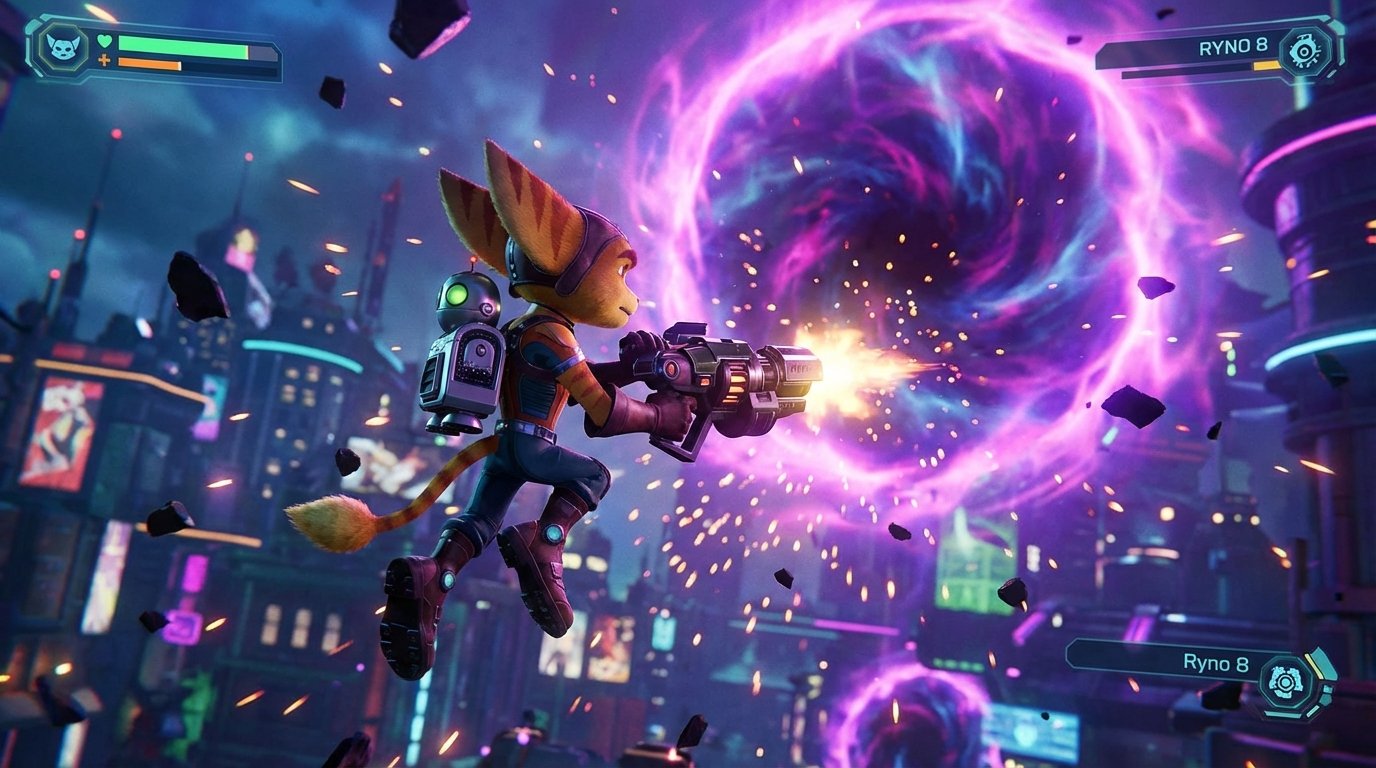Screen dimensions: 1376x768
Task: Toggle the green health bar display
Action: coord(181,47)
